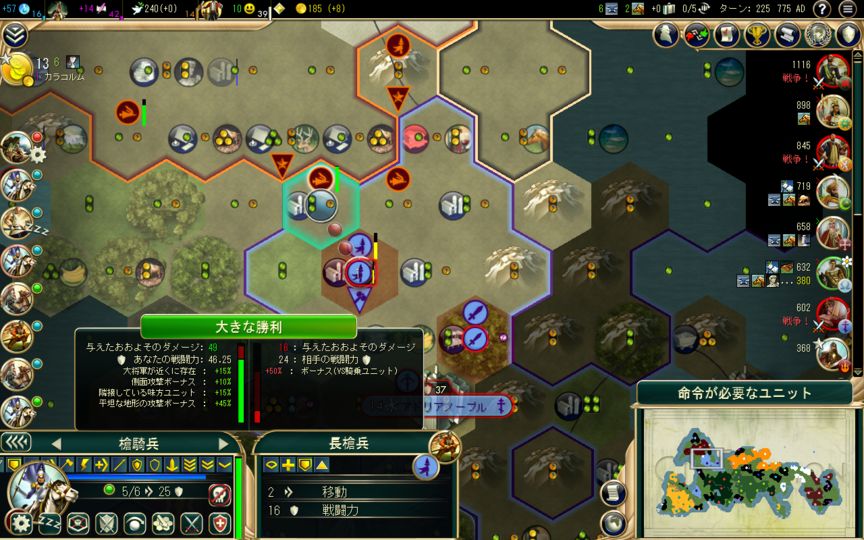Fortify until healed with red cross shield
This screenshot has height=540, width=864.
(220, 523)
